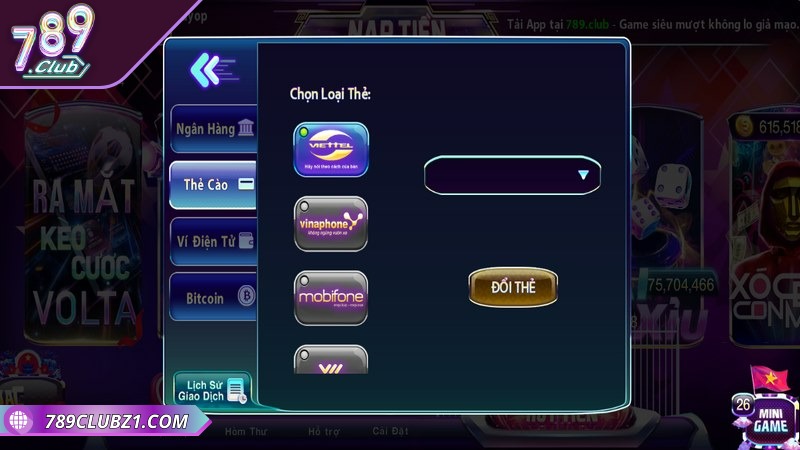Screen dimensions: 800x450
Task: Select the Thẻ Cào tab
Action: click(212, 185)
